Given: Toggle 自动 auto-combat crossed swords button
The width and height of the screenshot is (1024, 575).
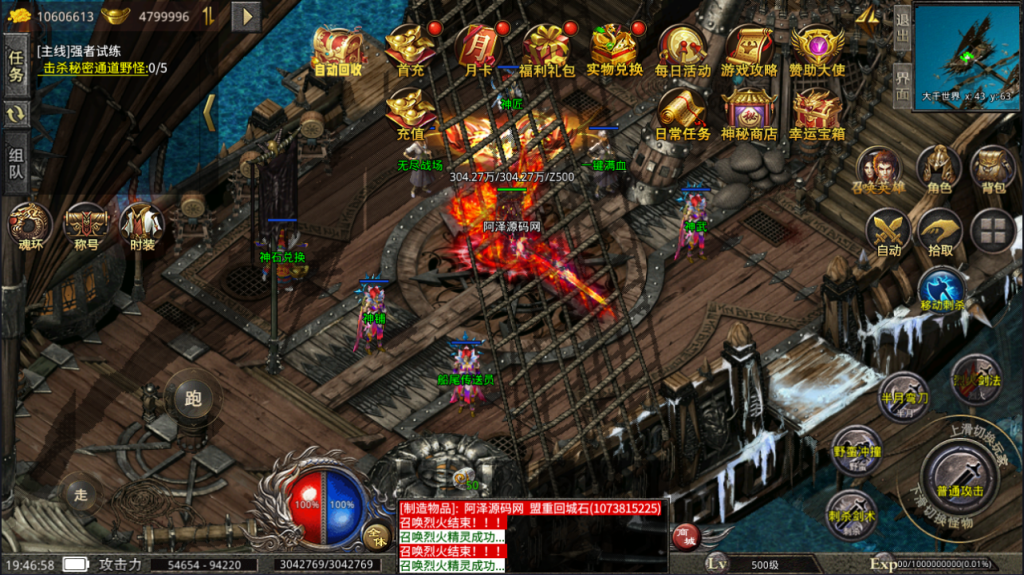Looking at the screenshot, I should point(888,233).
